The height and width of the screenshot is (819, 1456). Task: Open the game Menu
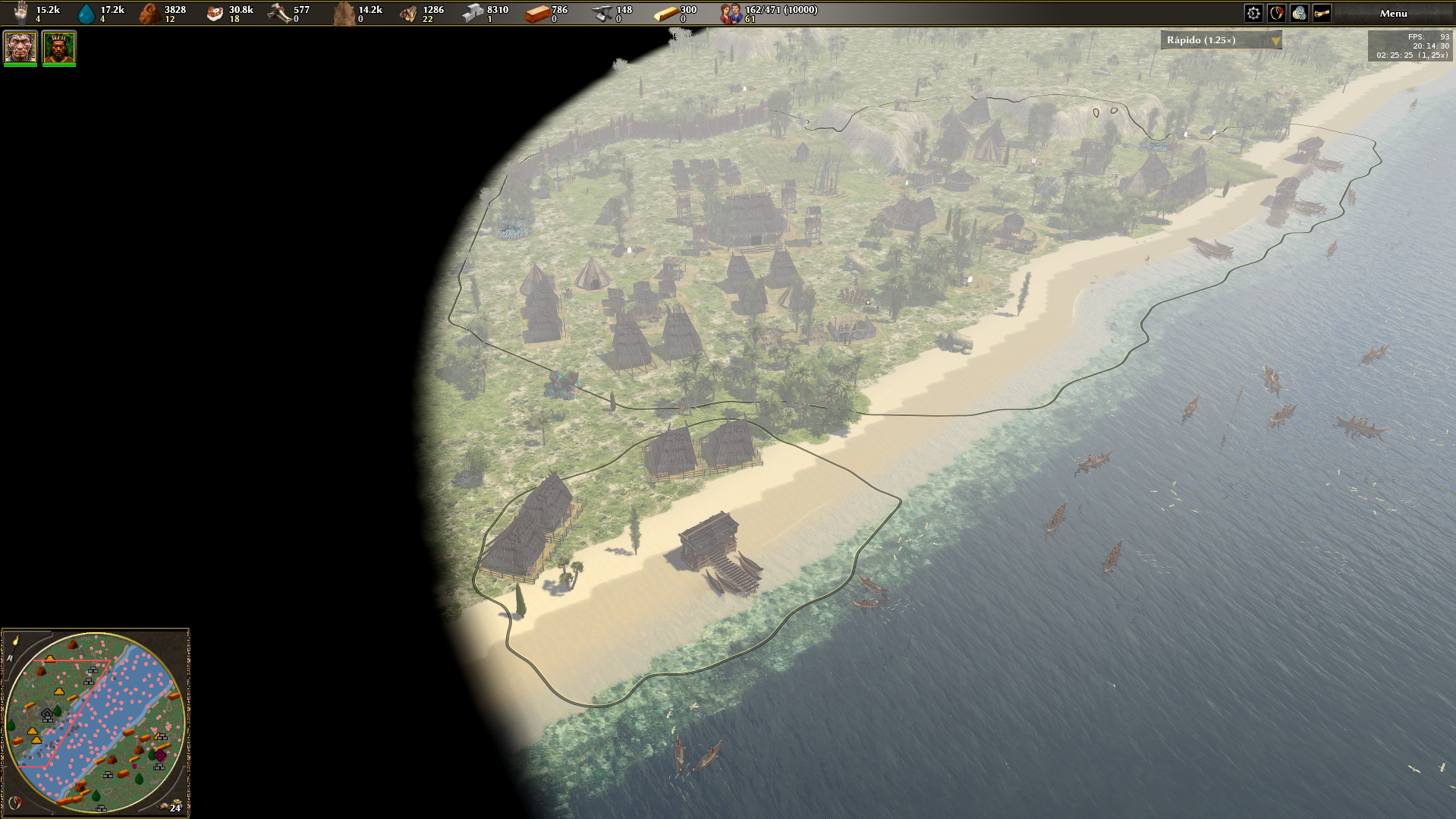click(x=1393, y=13)
